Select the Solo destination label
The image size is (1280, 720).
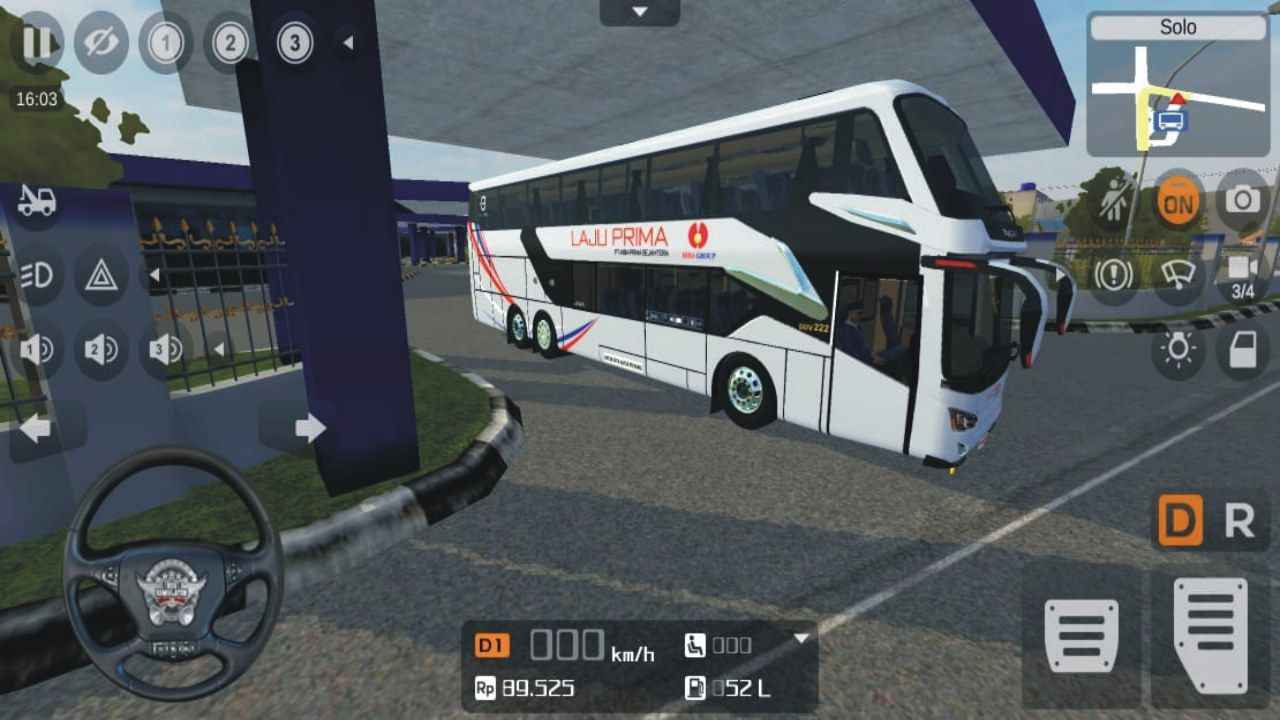(x=1178, y=28)
